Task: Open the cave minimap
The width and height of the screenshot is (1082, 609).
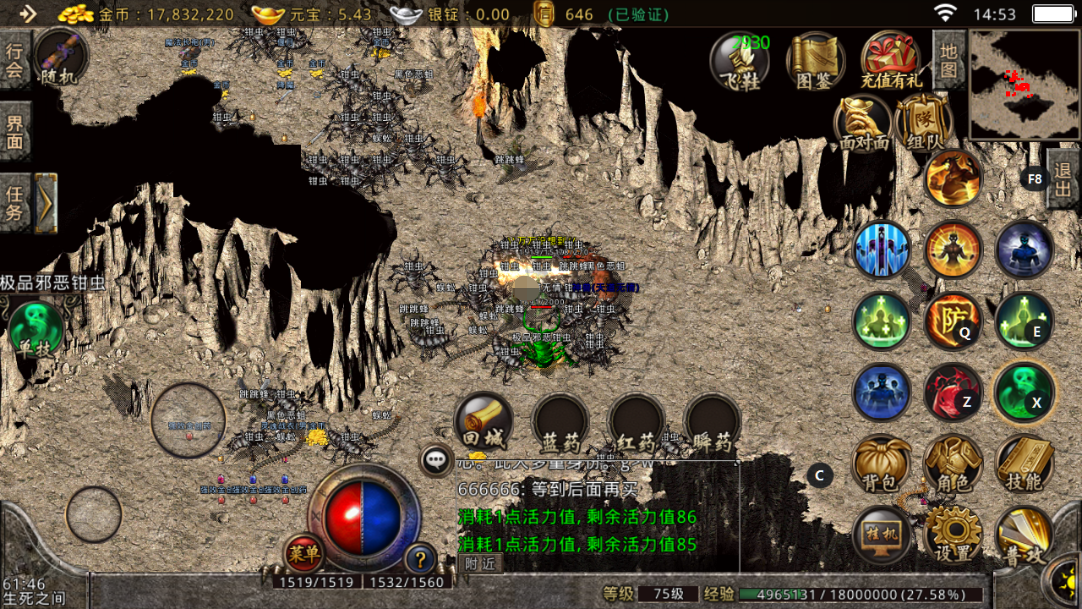Action: click(1018, 84)
